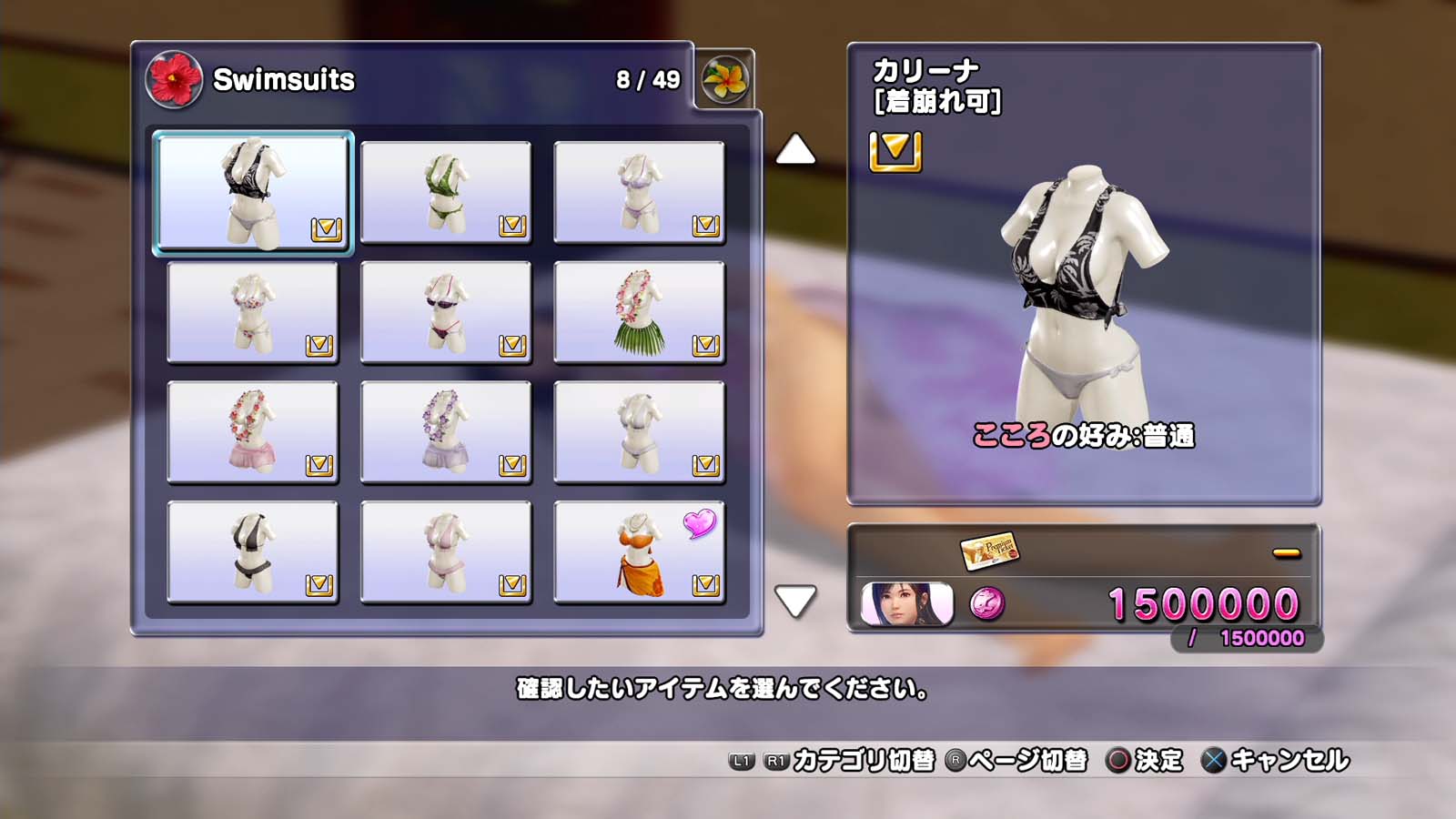This screenshot has width=1456, height=819.
Task: Switch to the yellow plumeria flower category tab
Action: pos(724,79)
